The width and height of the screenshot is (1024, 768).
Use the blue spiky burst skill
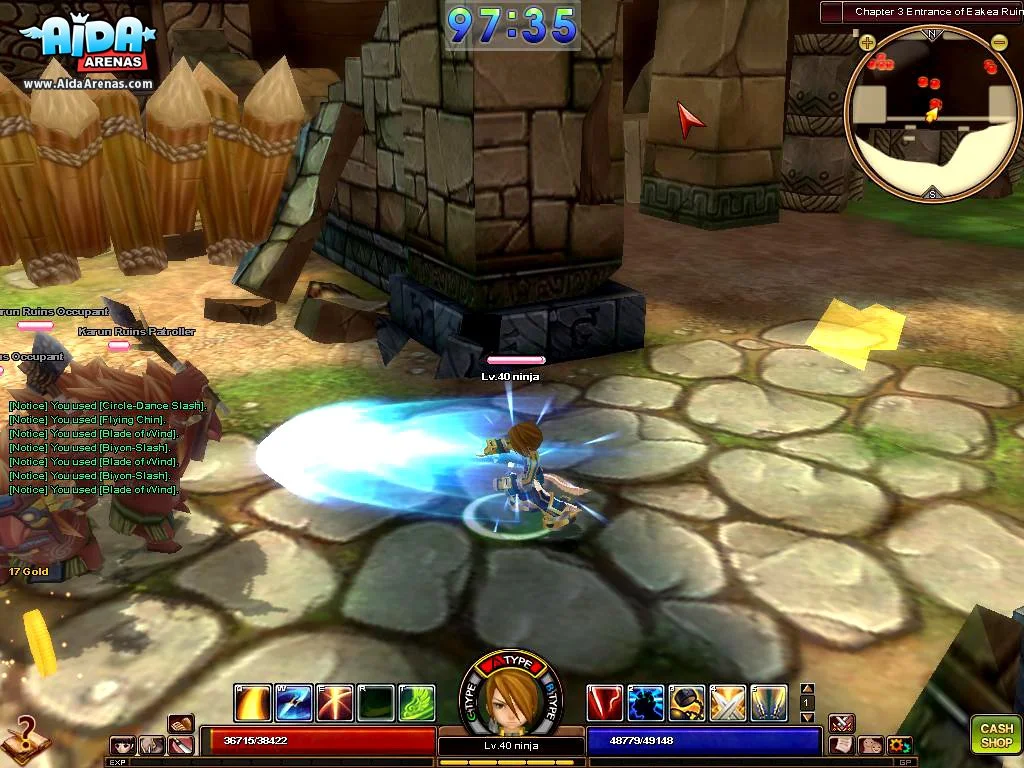646,703
